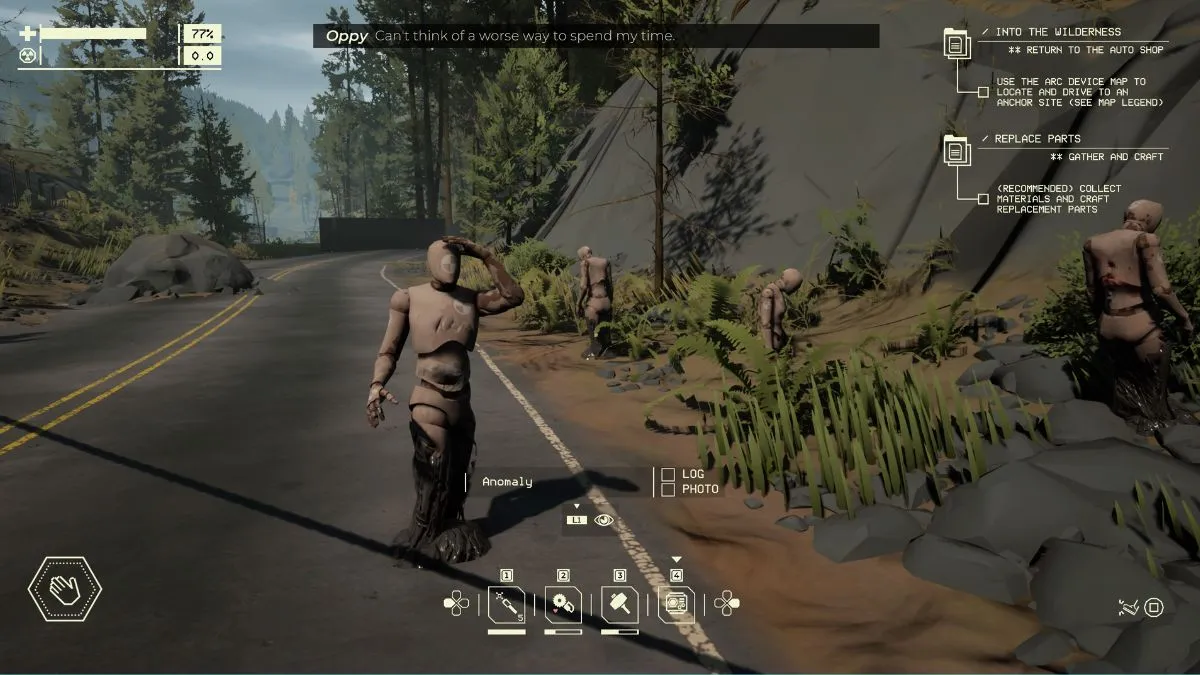Viewport: 1200px width, 675px height.
Task: Click the anchor site objective checkbox
Action: [984, 92]
